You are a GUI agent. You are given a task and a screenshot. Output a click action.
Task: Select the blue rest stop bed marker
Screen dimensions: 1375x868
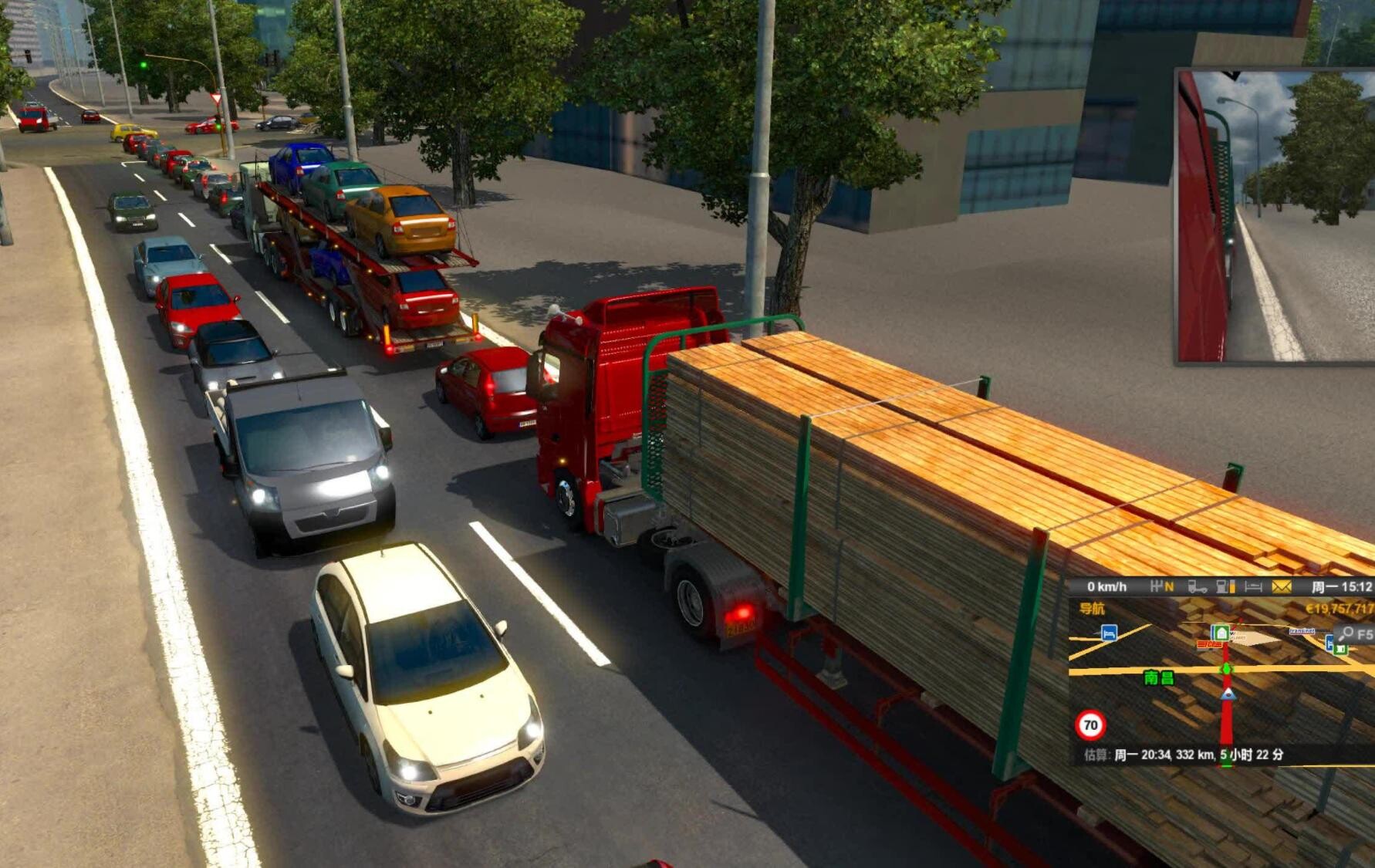[1109, 633]
